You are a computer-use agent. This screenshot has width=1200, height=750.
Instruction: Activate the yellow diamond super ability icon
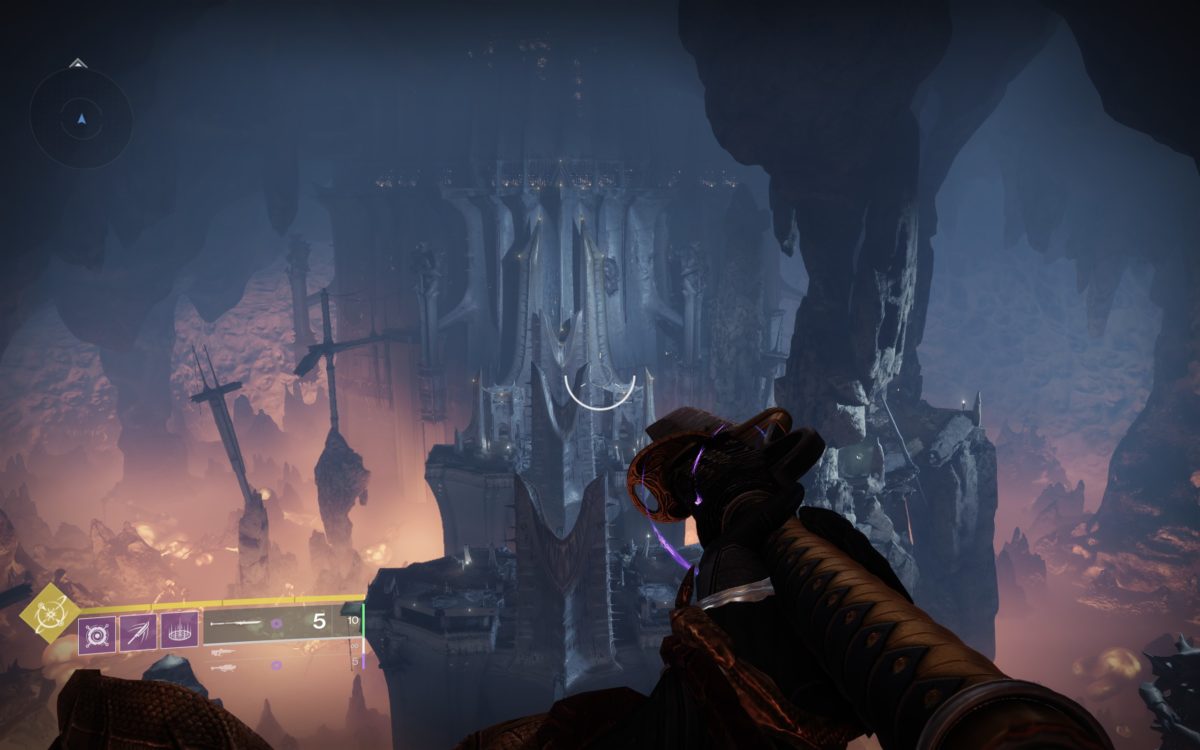coord(49,612)
